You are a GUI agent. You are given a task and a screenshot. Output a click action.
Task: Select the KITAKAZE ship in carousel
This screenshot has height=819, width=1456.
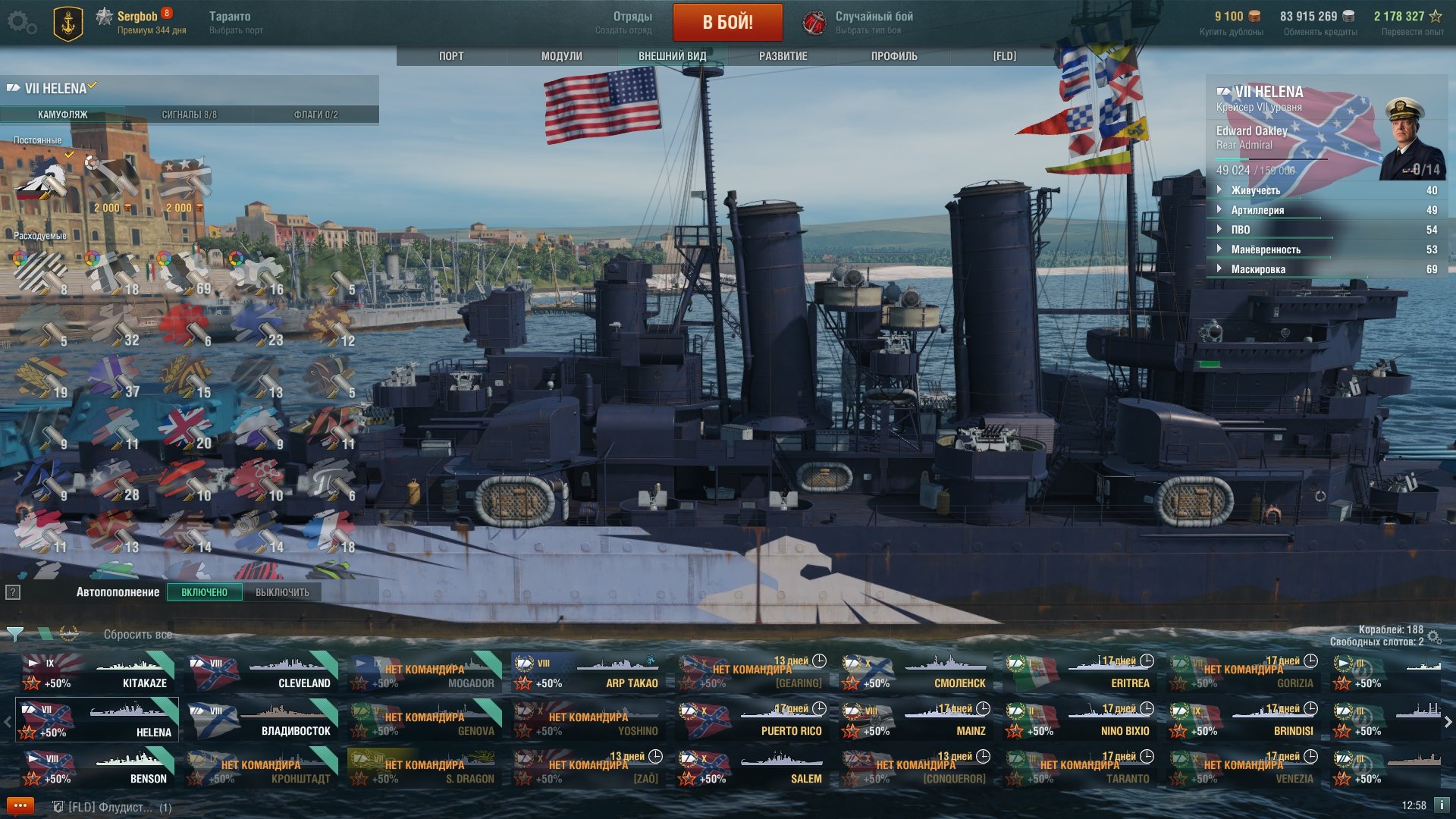point(97,673)
